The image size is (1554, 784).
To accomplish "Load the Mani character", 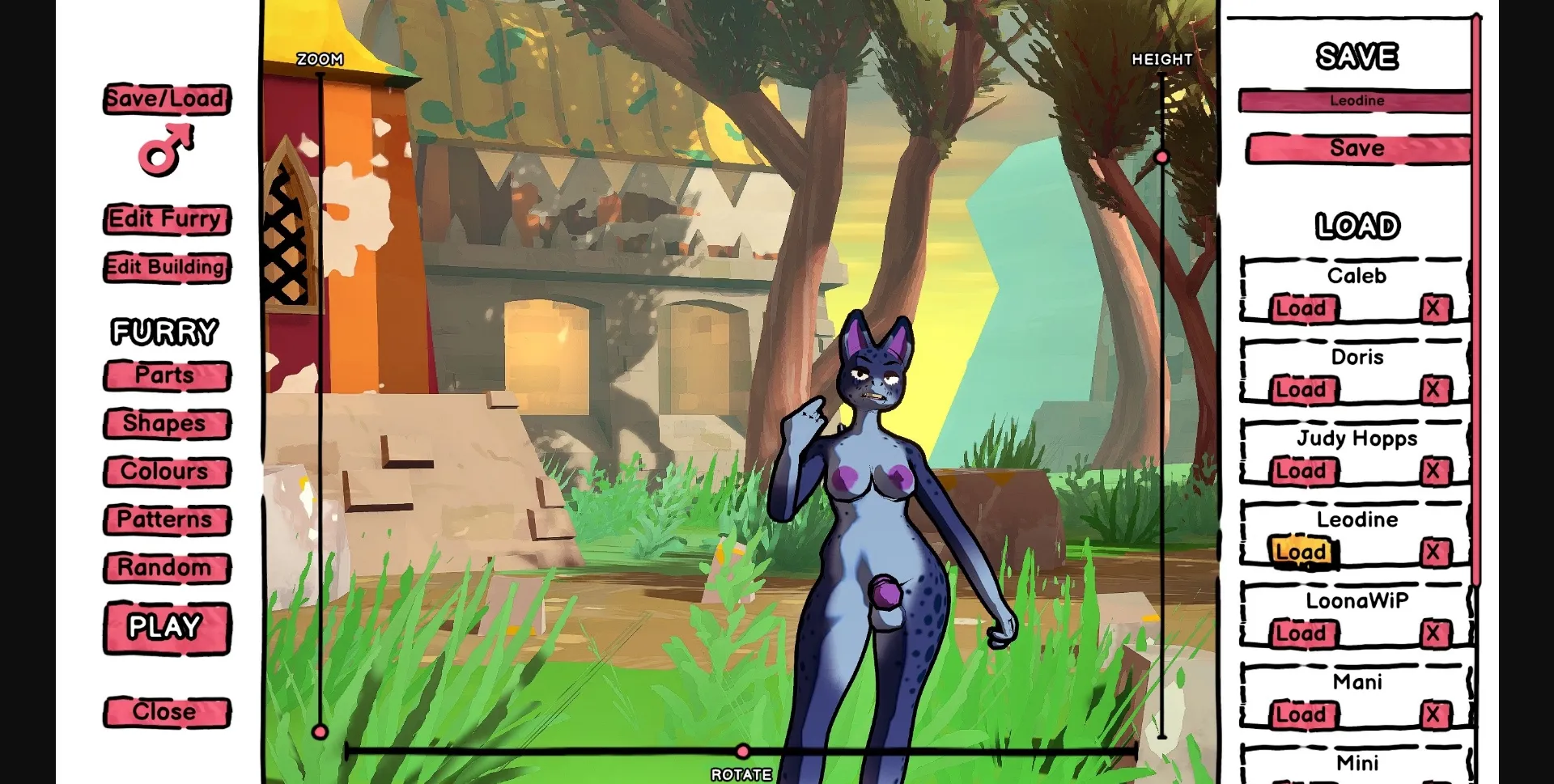I will (1303, 714).
